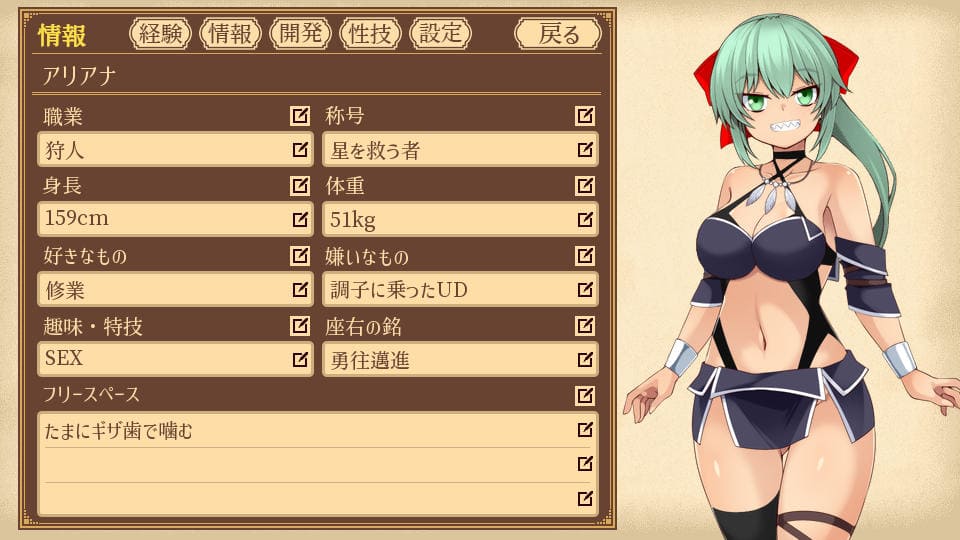Click the edit icon beside the 座右の銘 label
This screenshot has height=540, width=960.
[x=585, y=326]
